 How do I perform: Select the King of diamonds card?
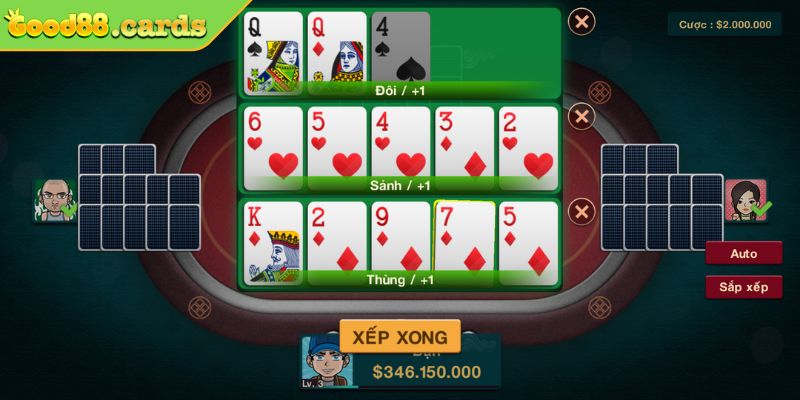click(x=272, y=240)
